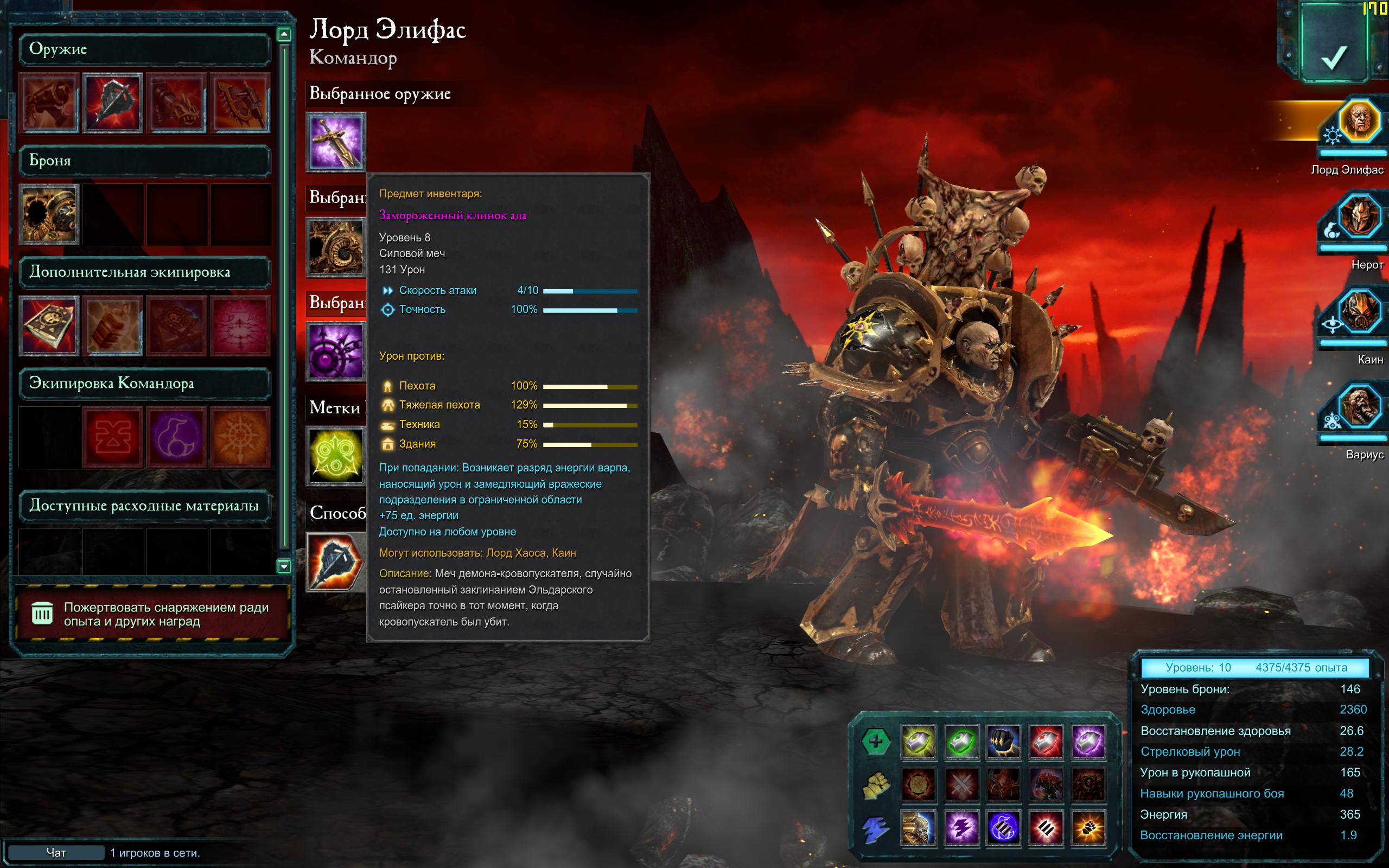Expand the Броня armor section
This screenshot has height=868, width=1389.
(143, 161)
